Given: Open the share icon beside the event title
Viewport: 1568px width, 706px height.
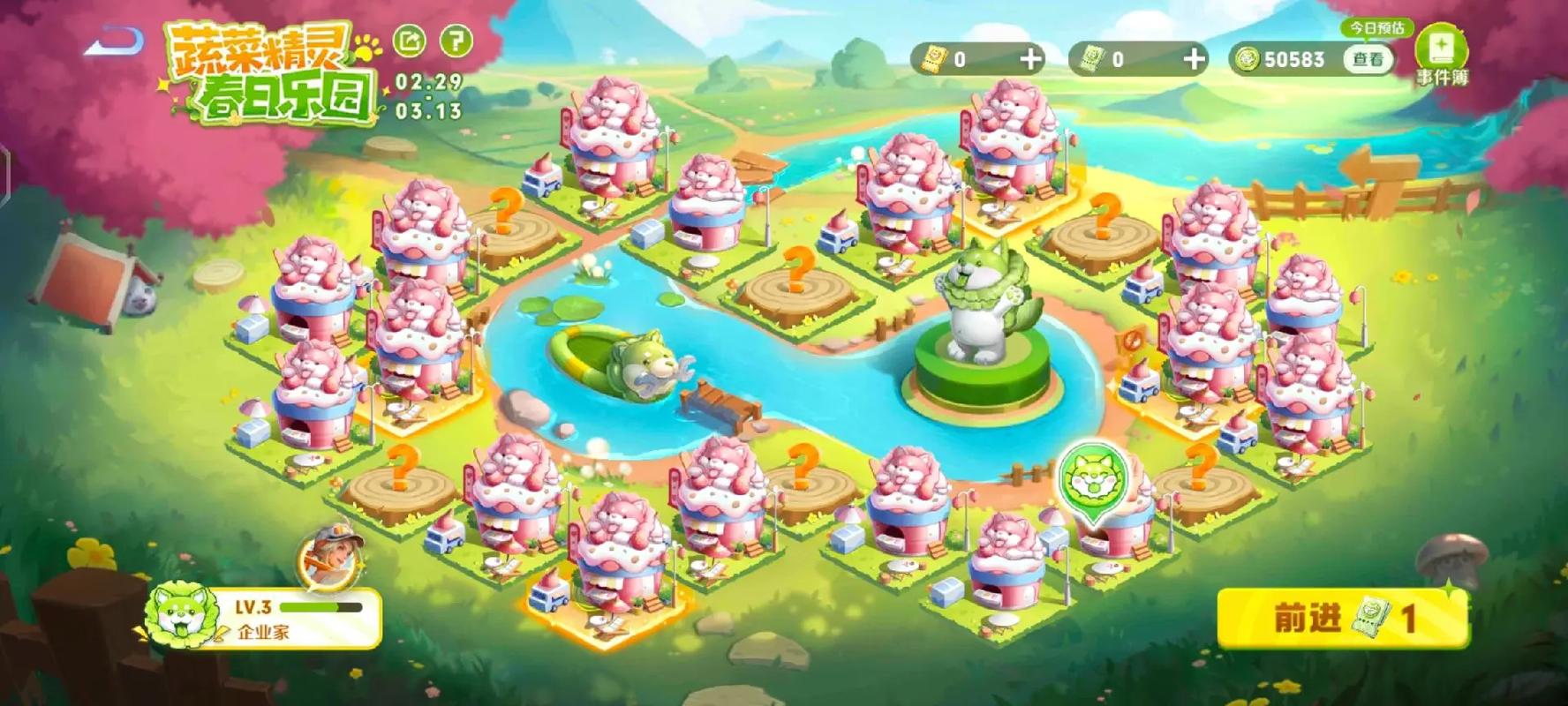Looking at the screenshot, I should (409, 41).
